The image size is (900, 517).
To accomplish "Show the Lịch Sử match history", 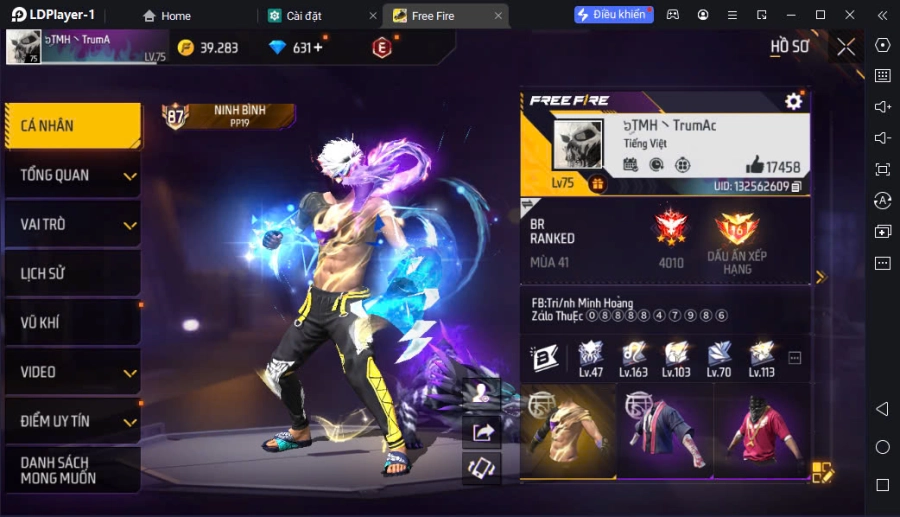I will tap(70, 273).
